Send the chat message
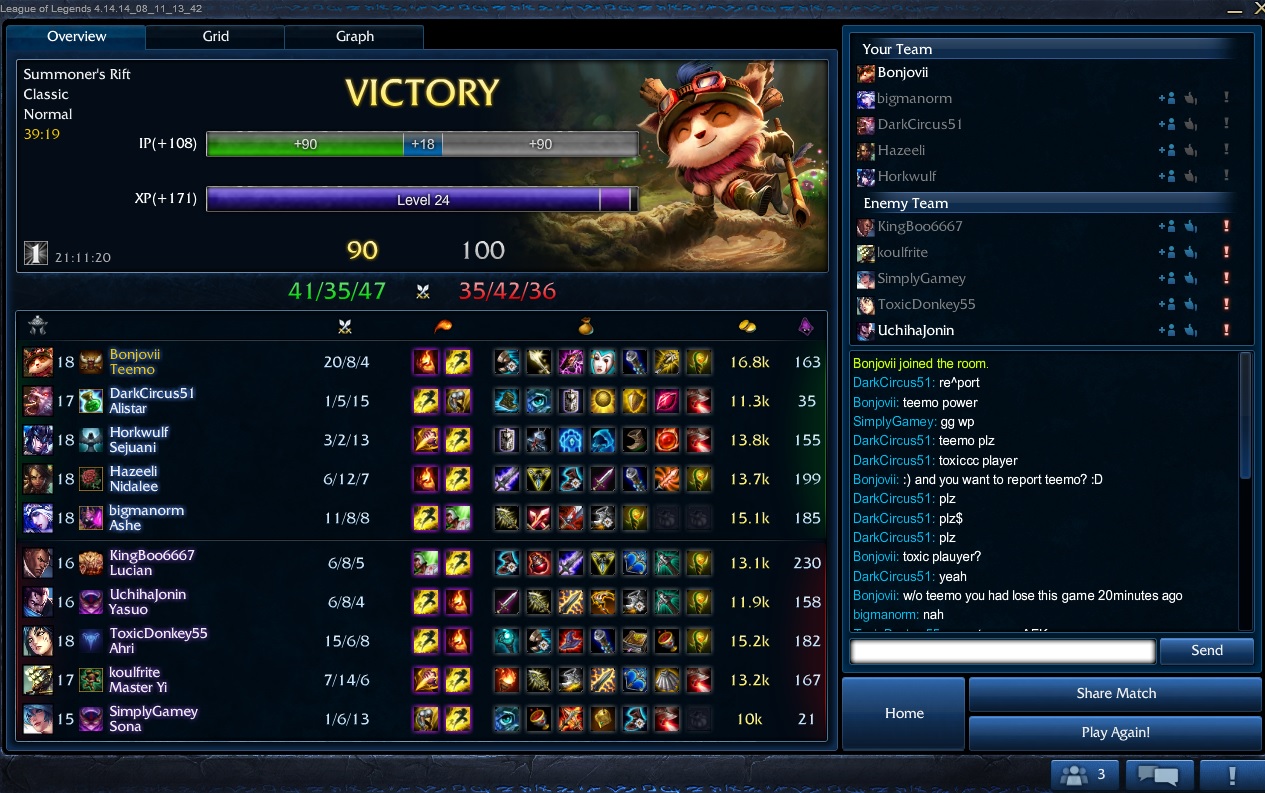The width and height of the screenshot is (1265, 793). coord(1206,651)
